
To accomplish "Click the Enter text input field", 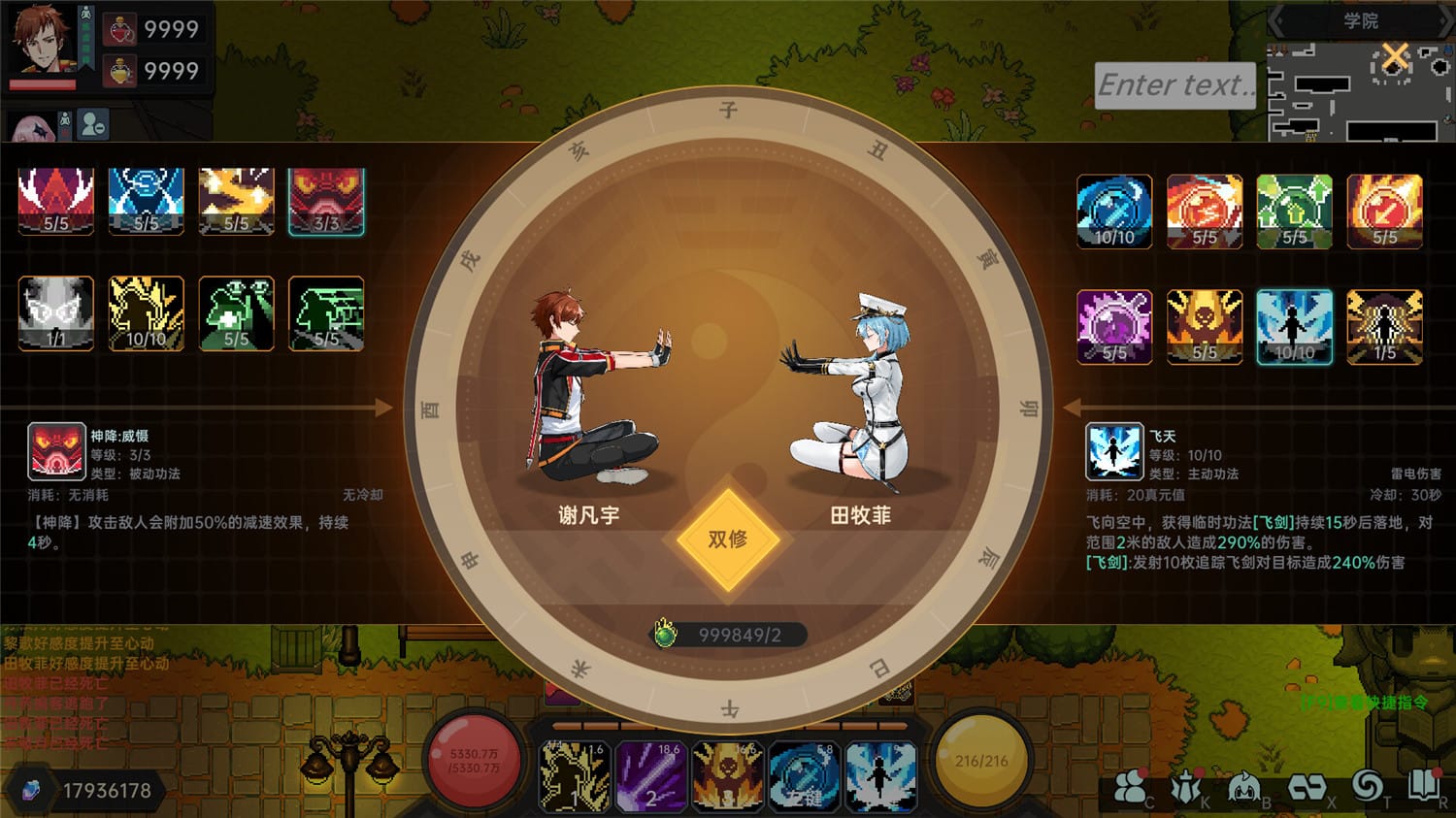I will click(x=1175, y=85).
